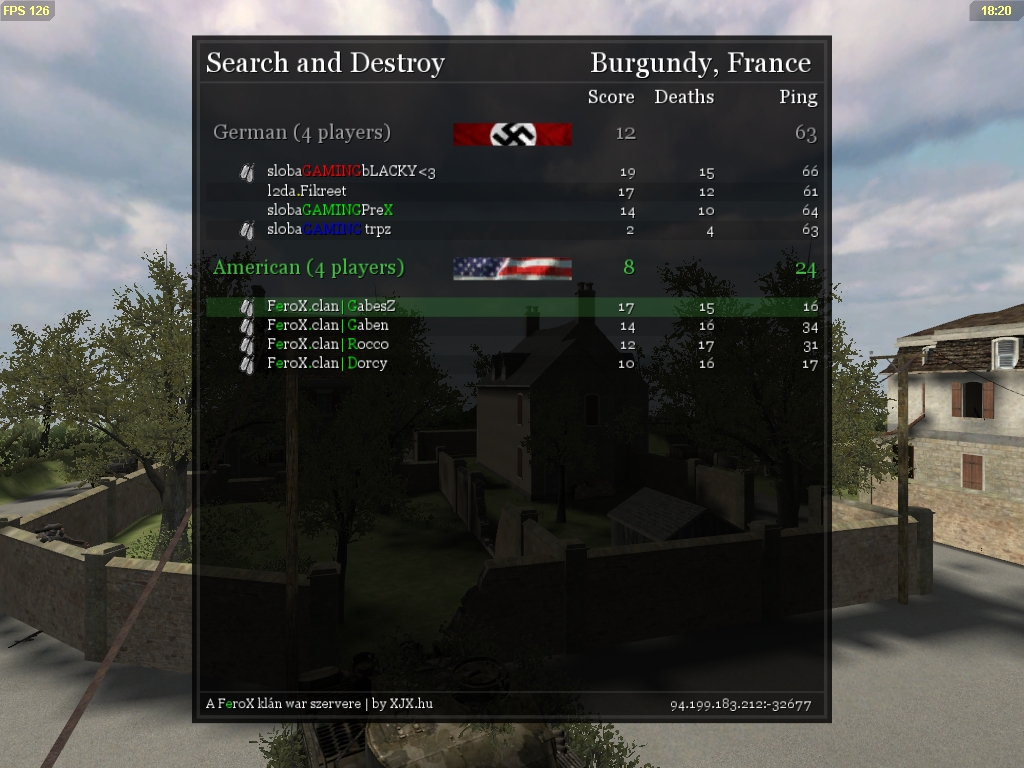
Task: Choose the FeroX.clan|Dorcy row
Action: [327, 363]
